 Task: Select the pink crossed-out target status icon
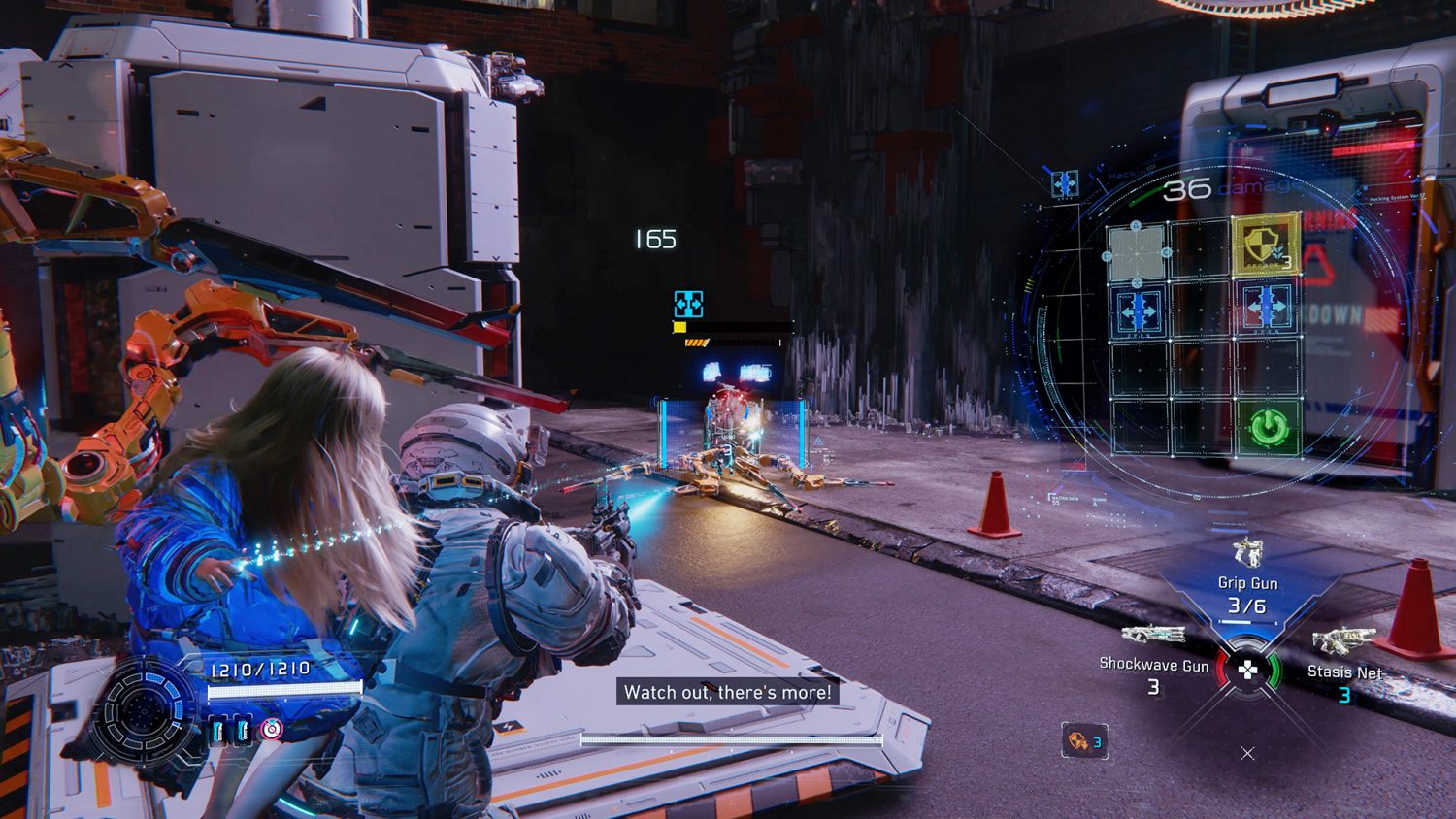click(x=272, y=729)
